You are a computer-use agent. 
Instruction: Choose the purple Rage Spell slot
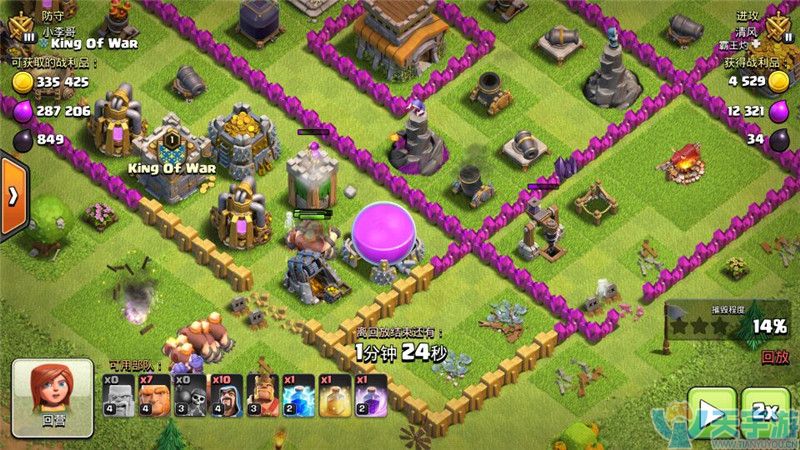[x=366, y=396]
